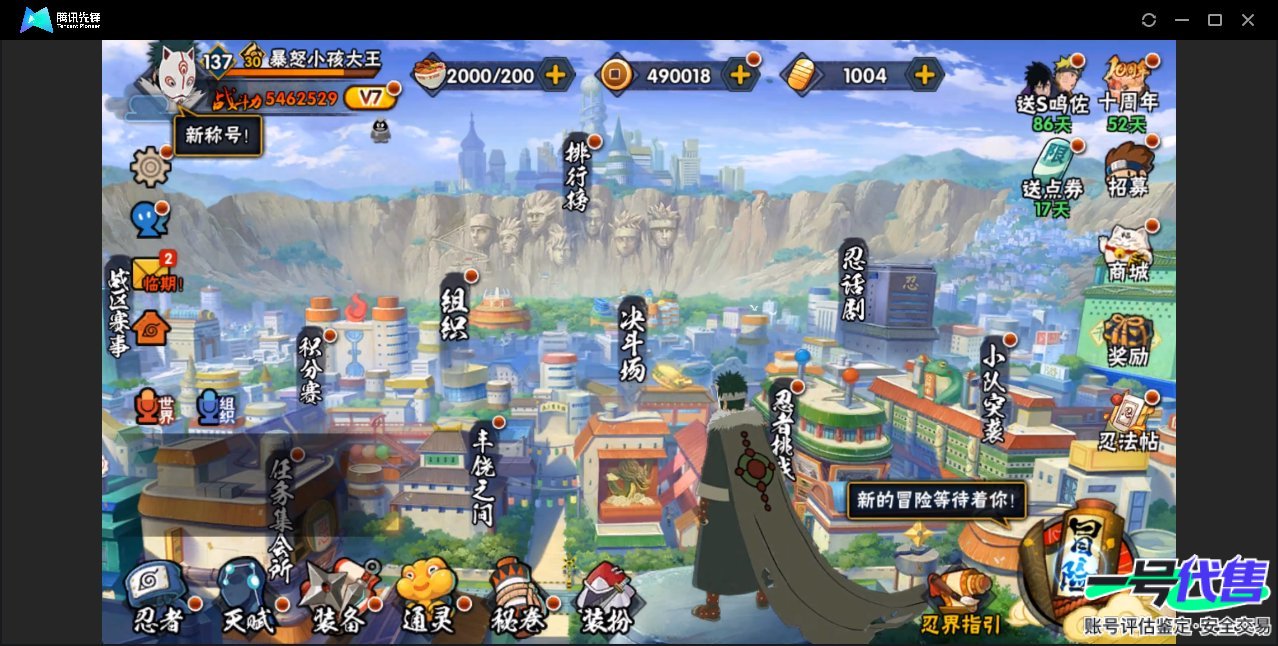Maximize the emulator window
This screenshot has width=1278, height=646.
(x=1215, y=20)
